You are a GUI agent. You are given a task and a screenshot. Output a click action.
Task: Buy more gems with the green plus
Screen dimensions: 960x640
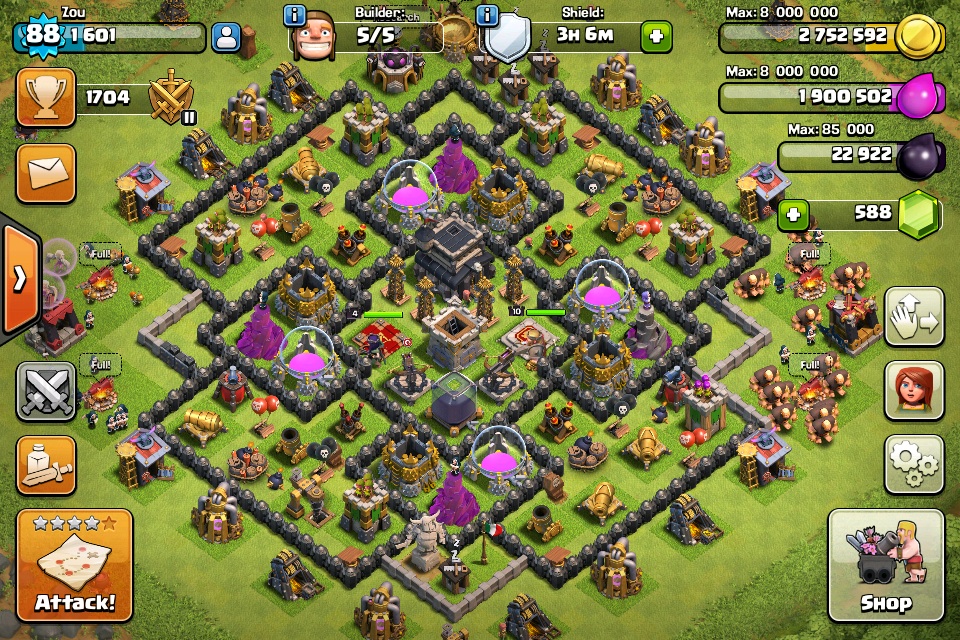(x=794, y=214)
